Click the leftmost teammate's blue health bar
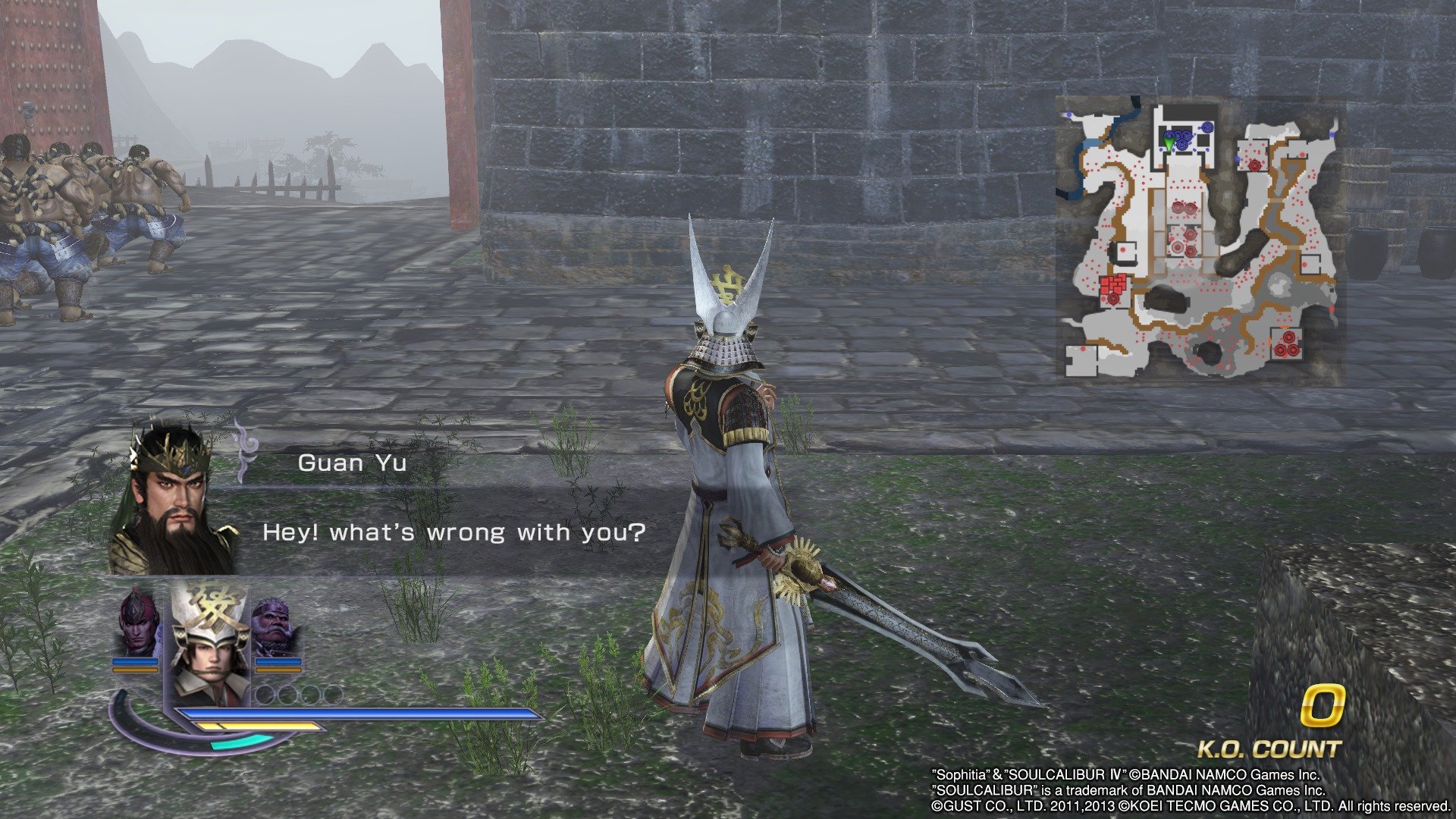1456x819 pixels. coord(135,661)
